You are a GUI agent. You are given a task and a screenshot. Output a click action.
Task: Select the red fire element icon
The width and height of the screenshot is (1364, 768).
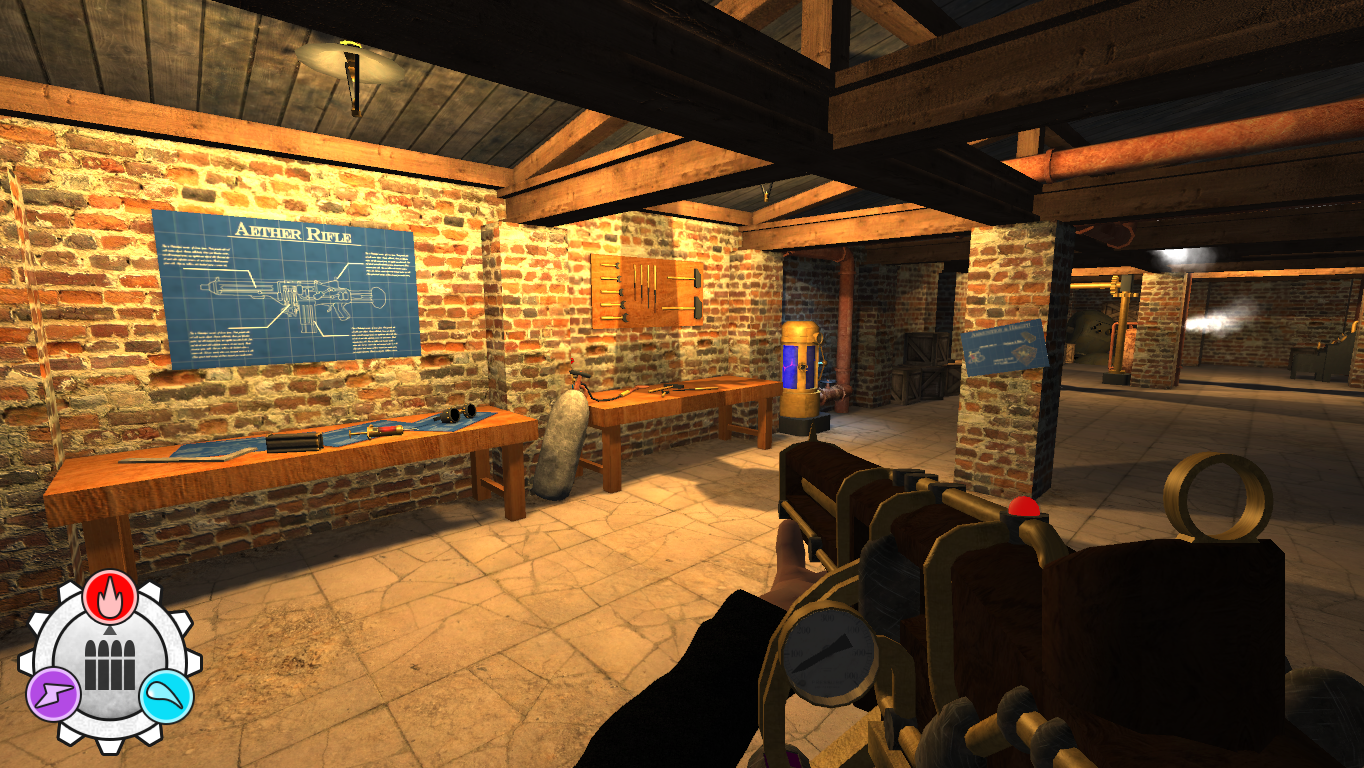pos(110,599)
